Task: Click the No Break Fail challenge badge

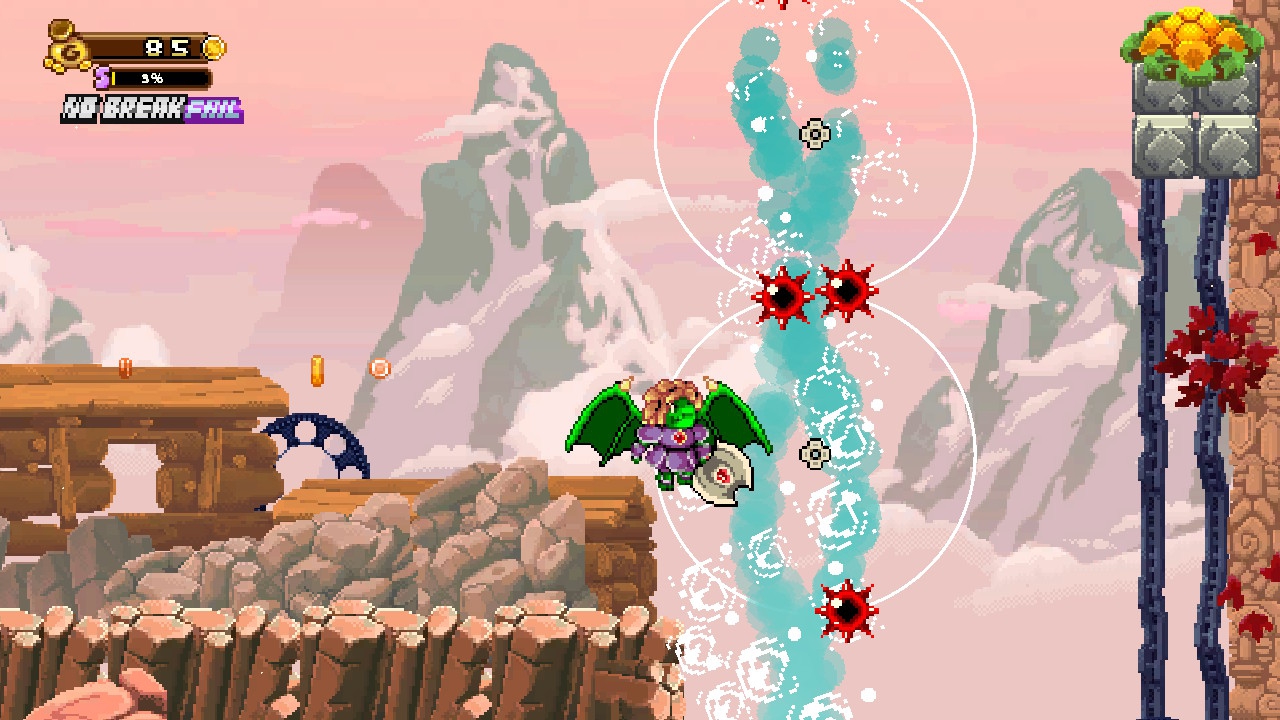Action: click(152, 109)
